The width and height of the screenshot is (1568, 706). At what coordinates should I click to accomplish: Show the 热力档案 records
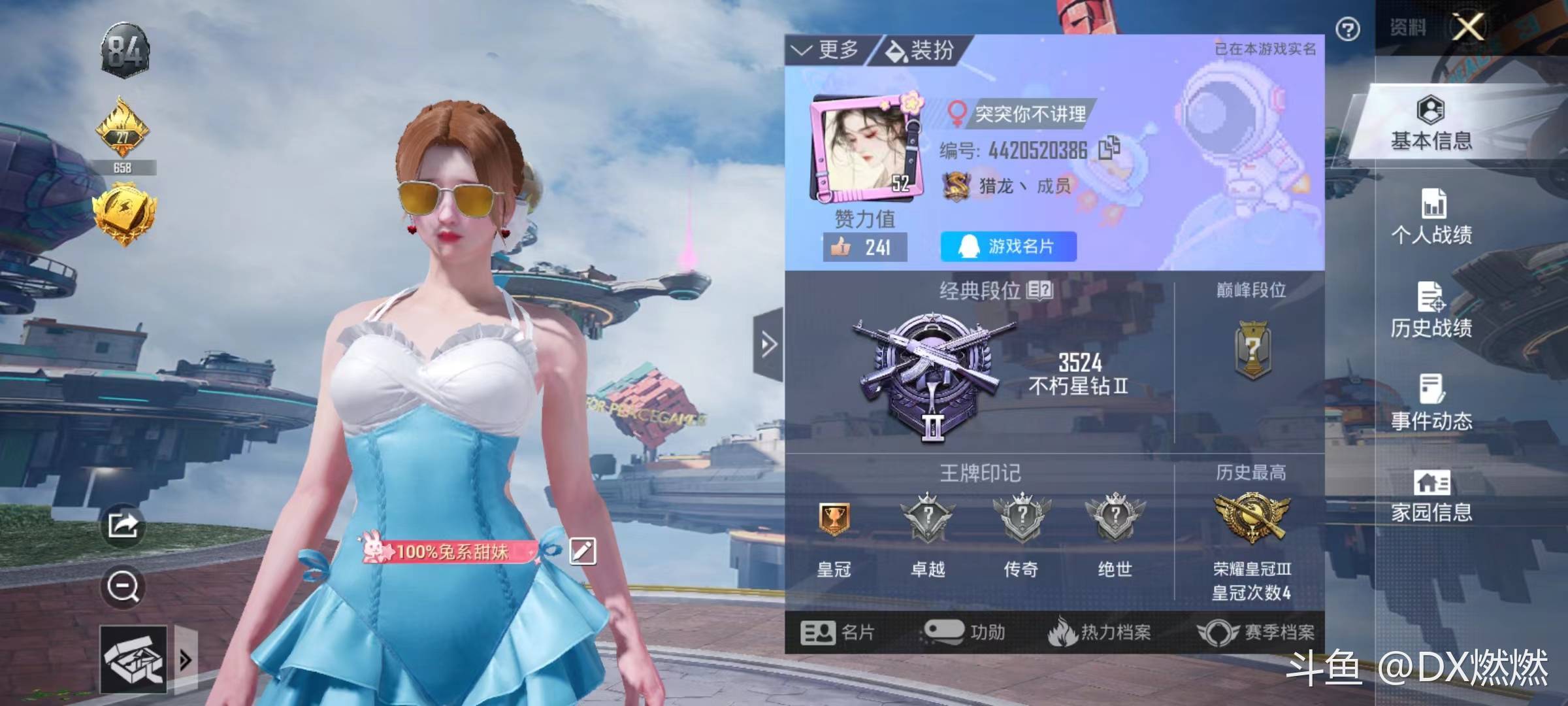coord(1099,632)
